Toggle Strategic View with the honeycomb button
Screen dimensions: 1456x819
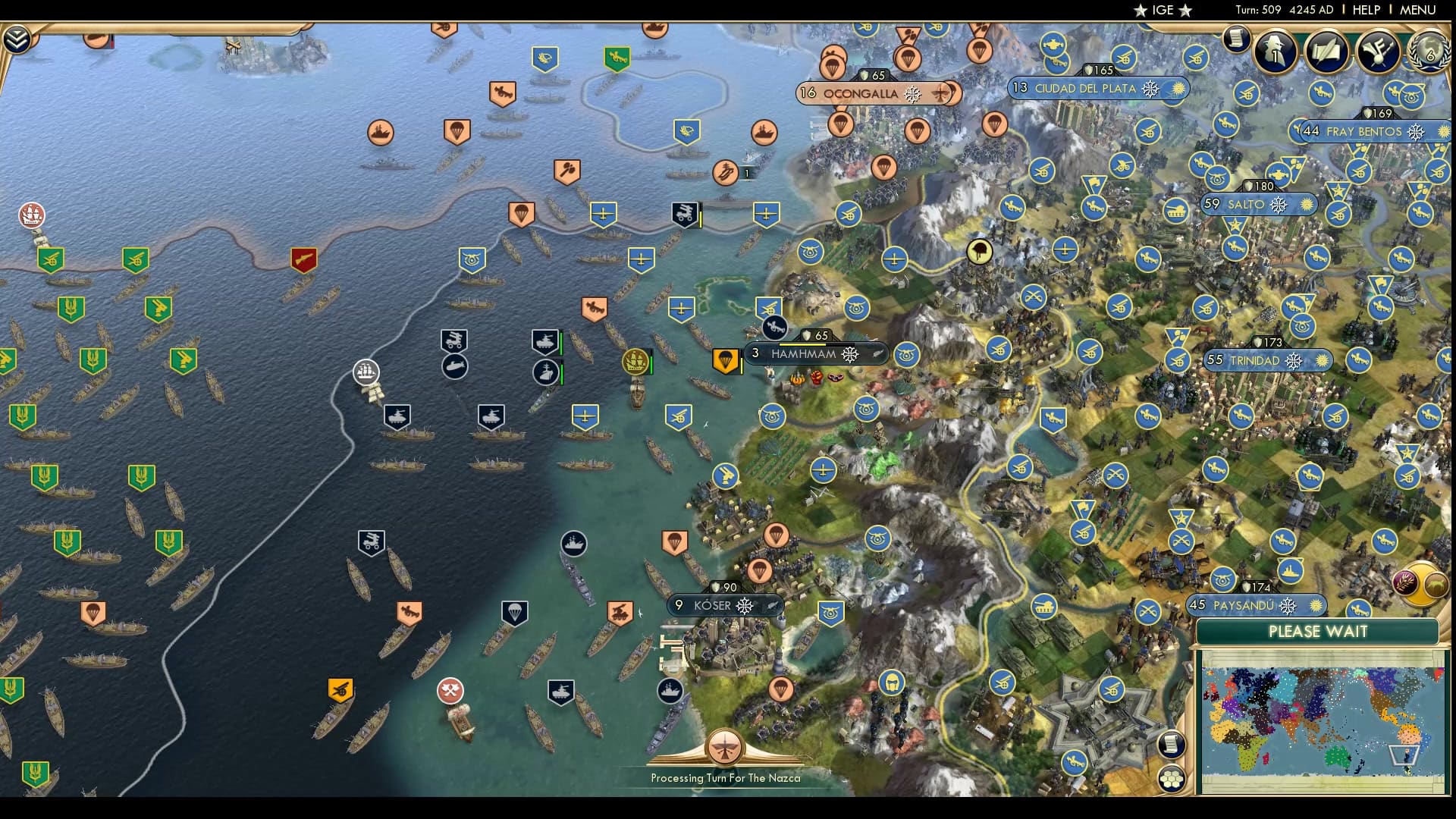tap(1172, 778)
